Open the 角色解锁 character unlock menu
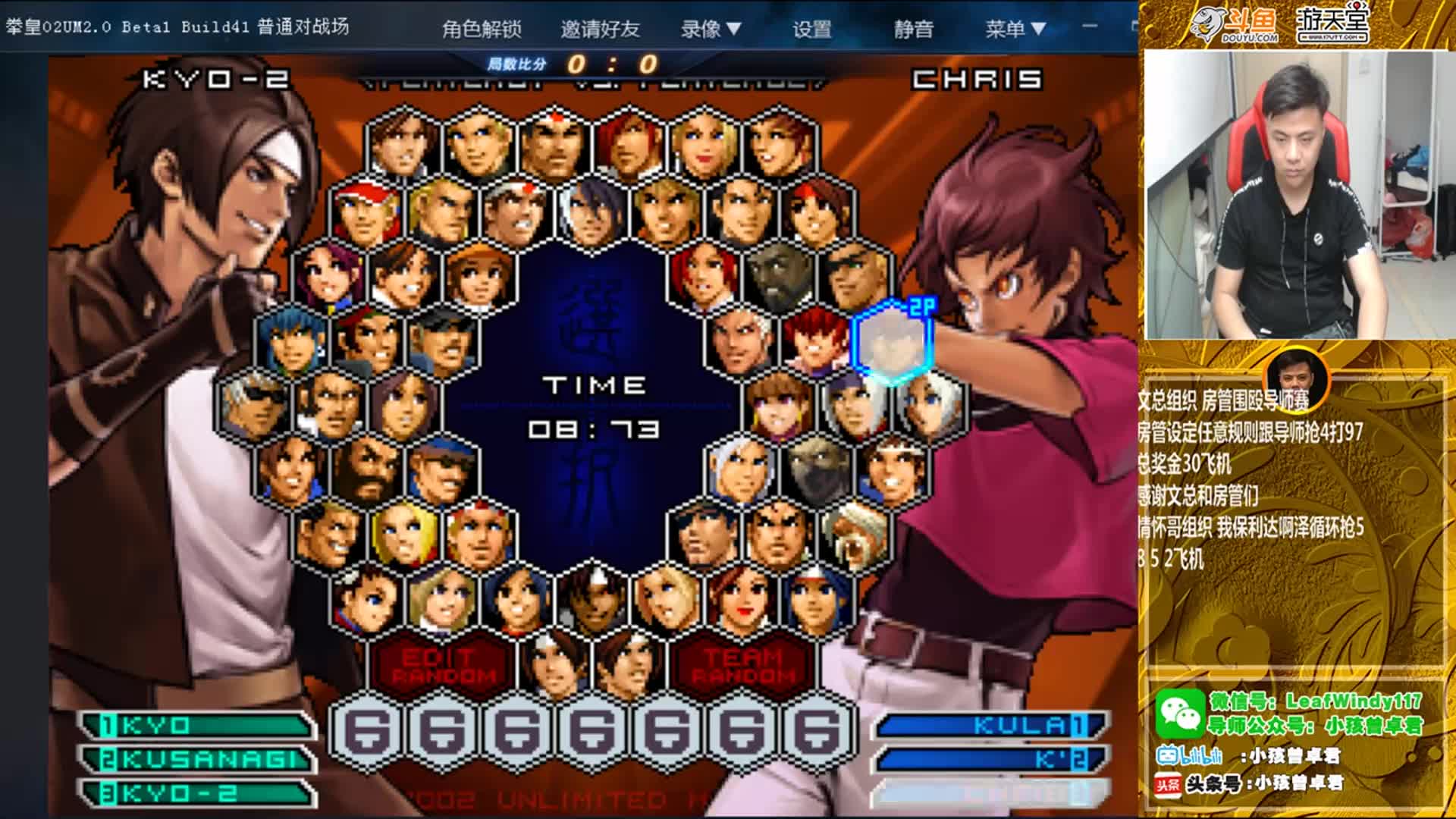The image size is (1456, 819). tap(482, 29)
